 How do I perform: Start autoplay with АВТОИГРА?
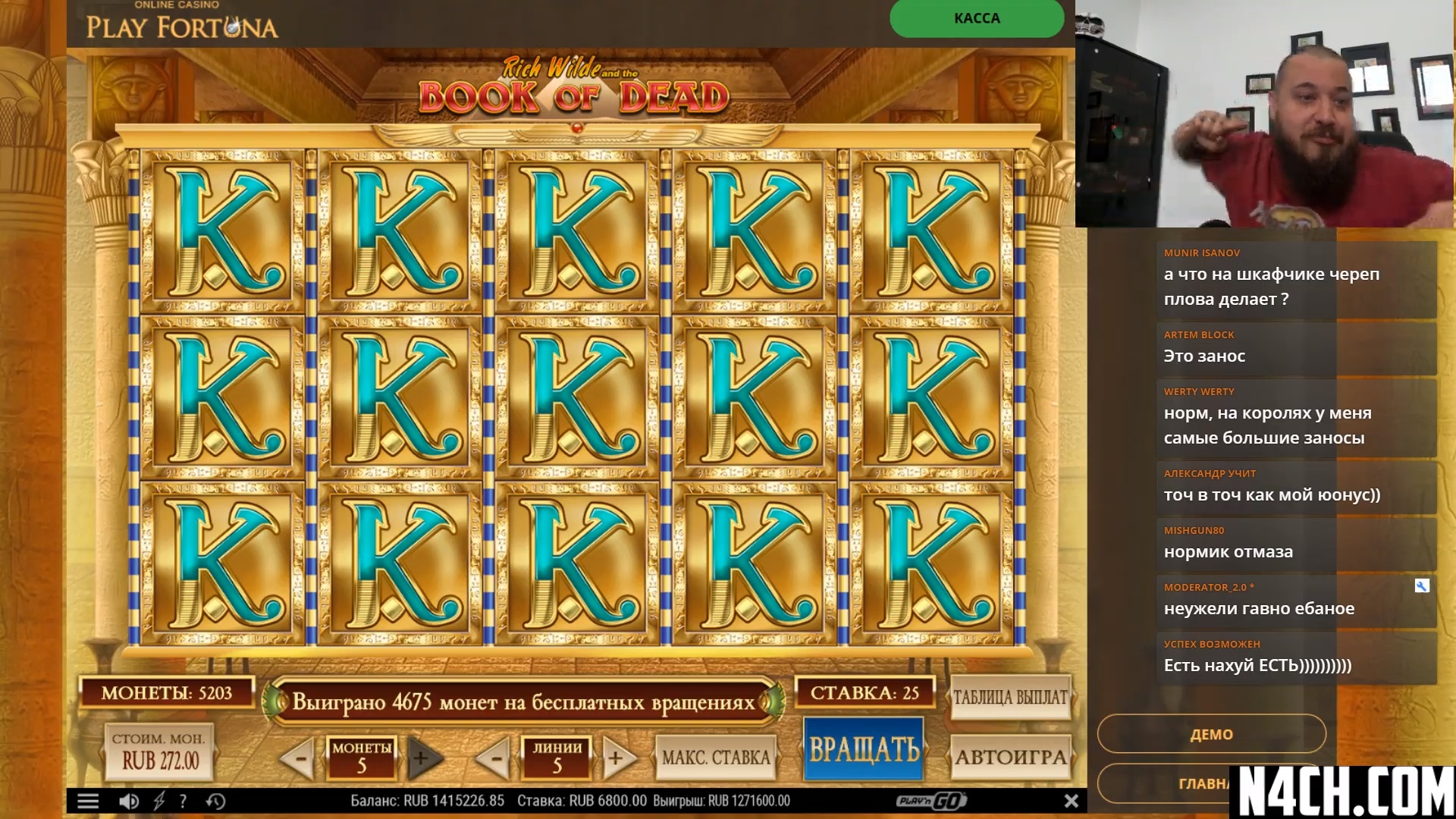(x=1010, y=756)
